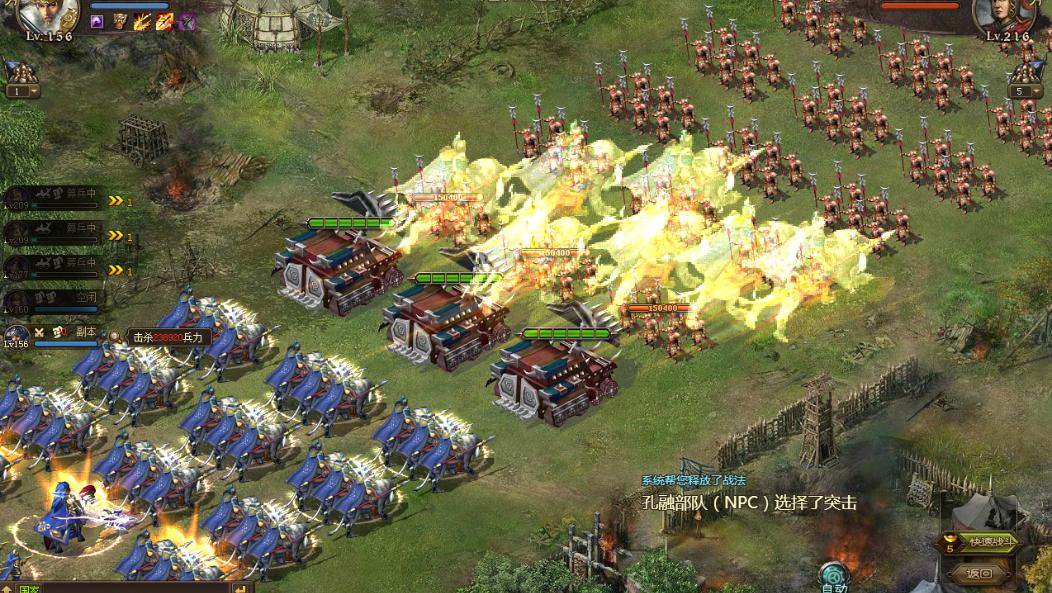This screenshot has width=1052, height=593.
Task: Select the purple skill icon beside the portrait
Action: coord(97,21)
